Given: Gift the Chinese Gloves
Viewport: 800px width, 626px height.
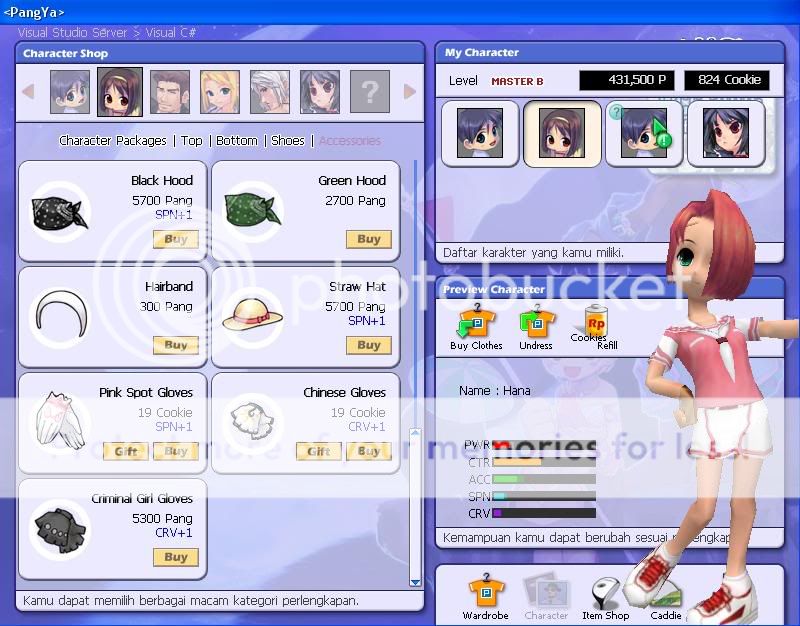Looking at the screenshot, I should point(318,451).
